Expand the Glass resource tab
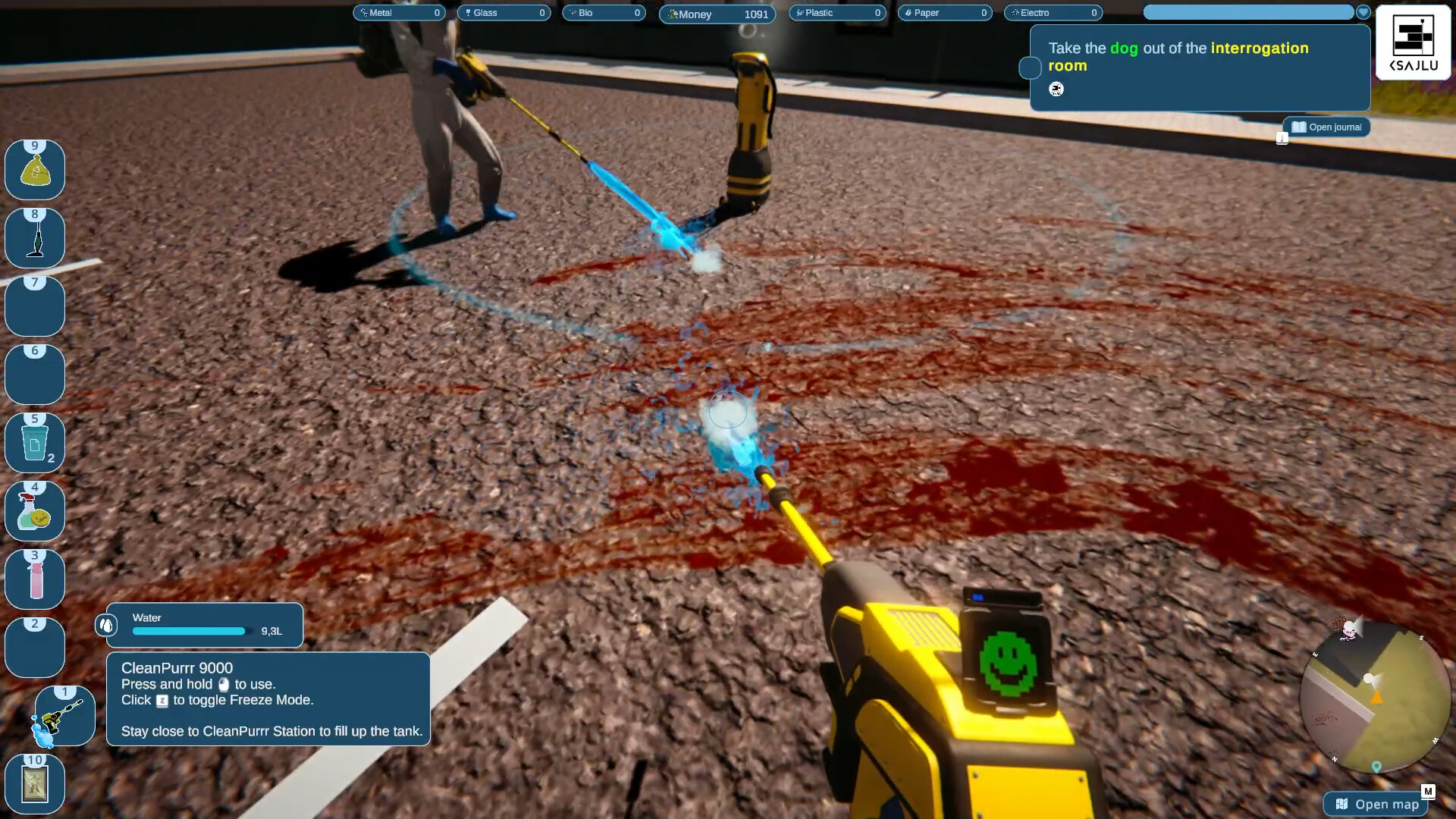Viewport: 1456px width, 819px height. tap(503, 12)
